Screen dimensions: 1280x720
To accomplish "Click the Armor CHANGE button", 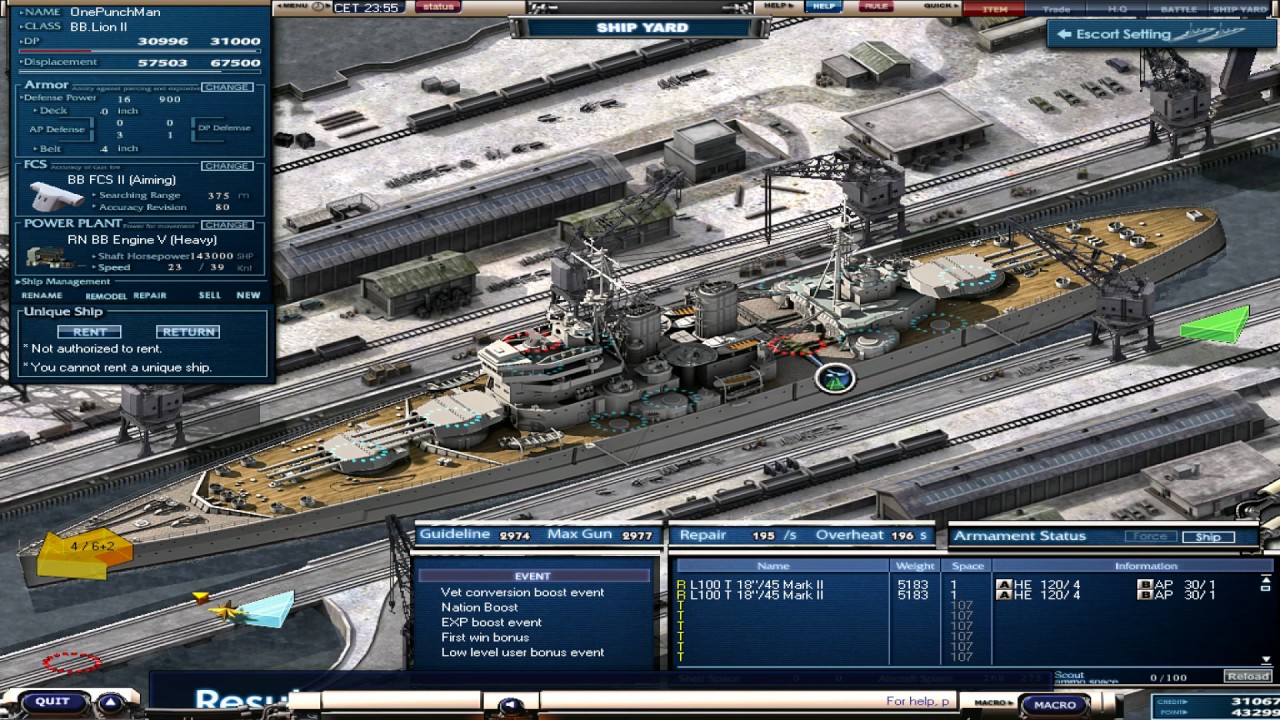I will (x=226, y=87).
